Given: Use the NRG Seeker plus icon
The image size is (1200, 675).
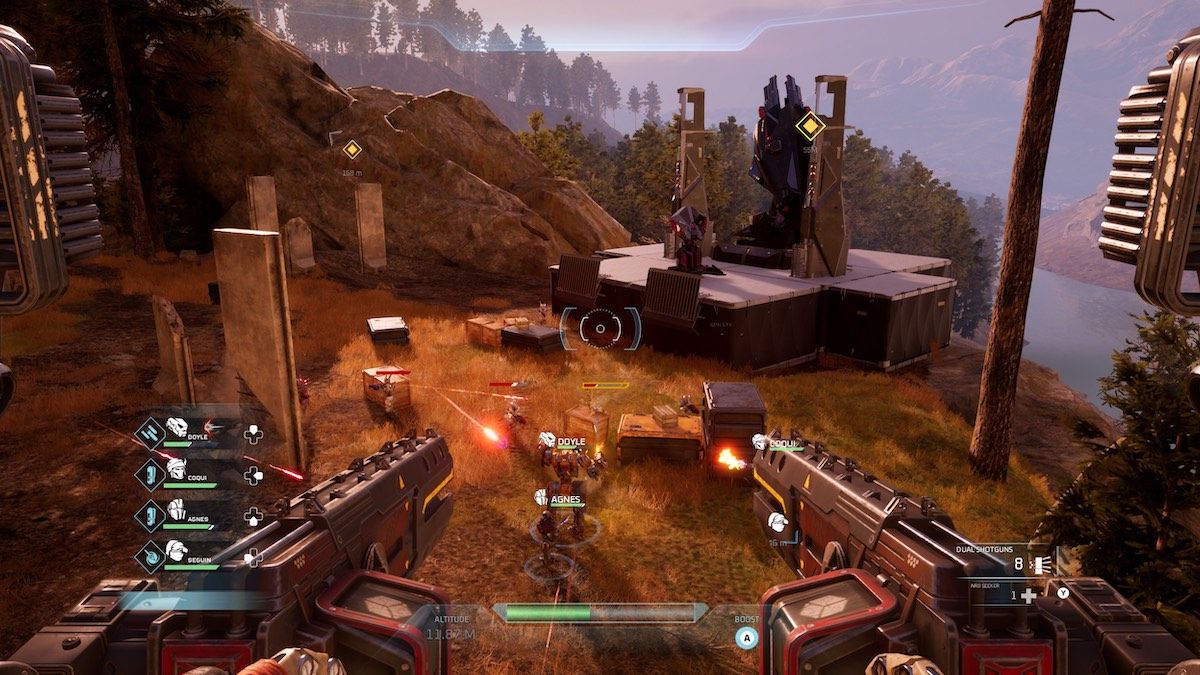Looking at the screenshot, I should (x=1028, y=596).
